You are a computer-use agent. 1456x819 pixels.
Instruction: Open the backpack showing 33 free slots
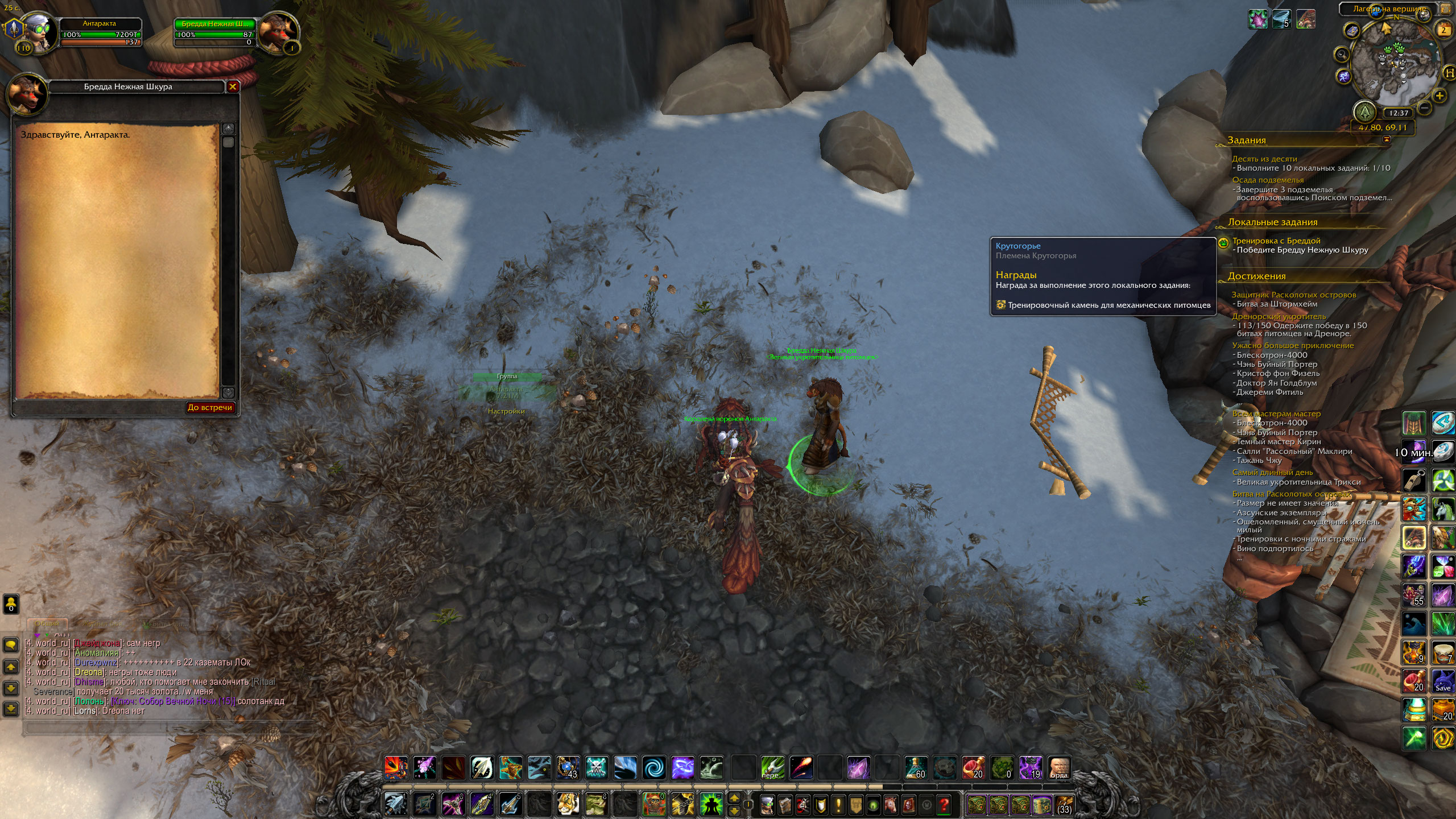click(x=1064, y=804)
